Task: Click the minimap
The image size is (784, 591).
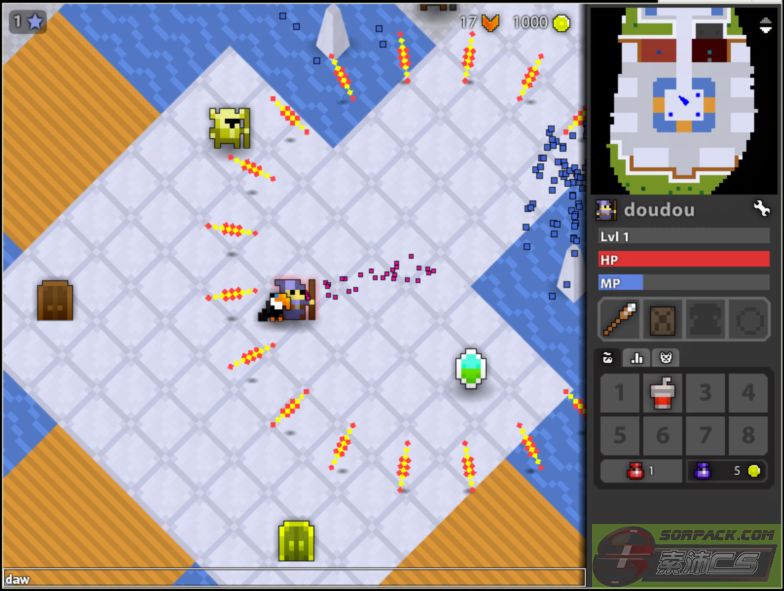Action: (x=684, y=100)
